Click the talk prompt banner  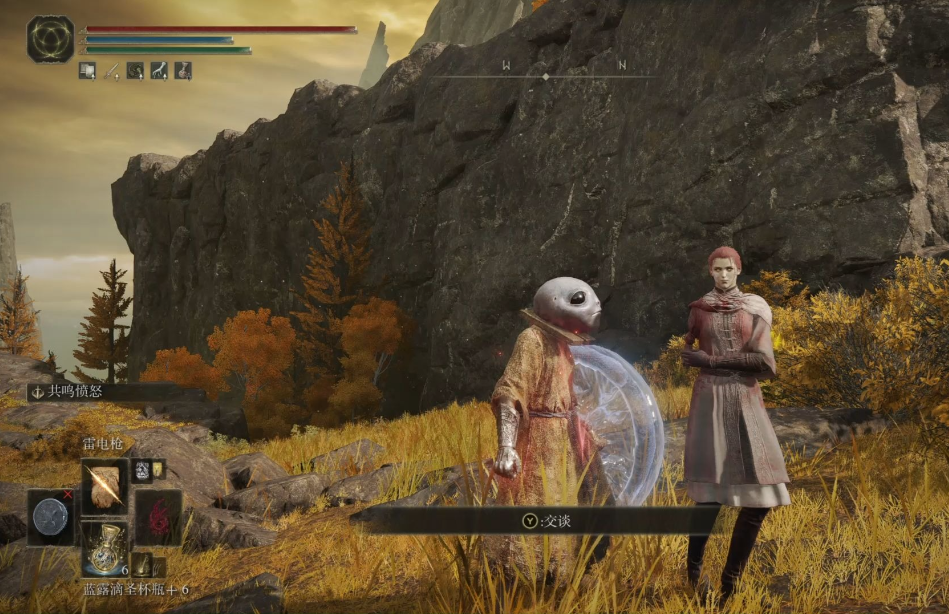tap(535, 520)
